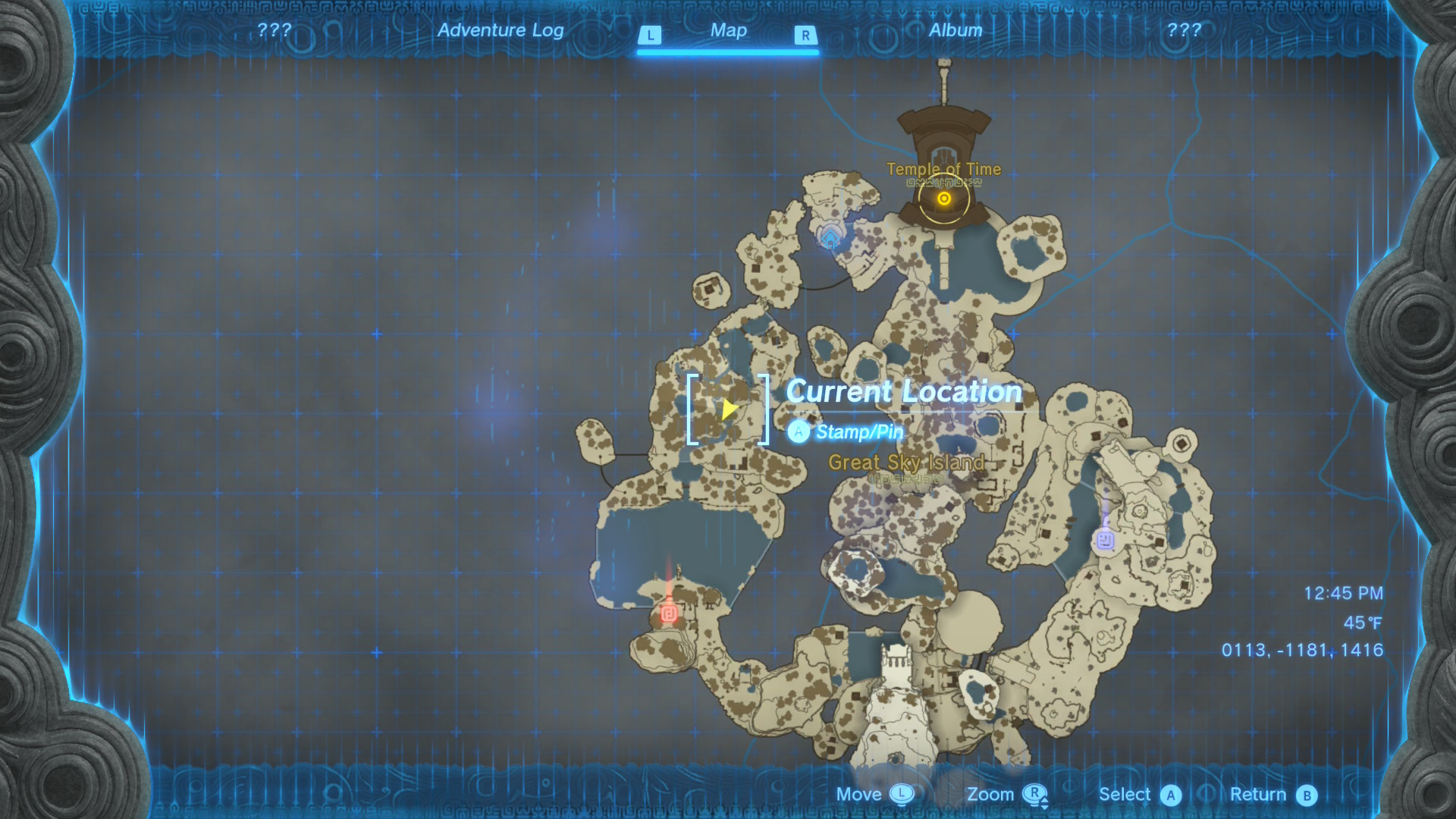Click the blue shrine icon near the temple
Viewport: 1456px width, 819px height.
[x=830, y=238]
